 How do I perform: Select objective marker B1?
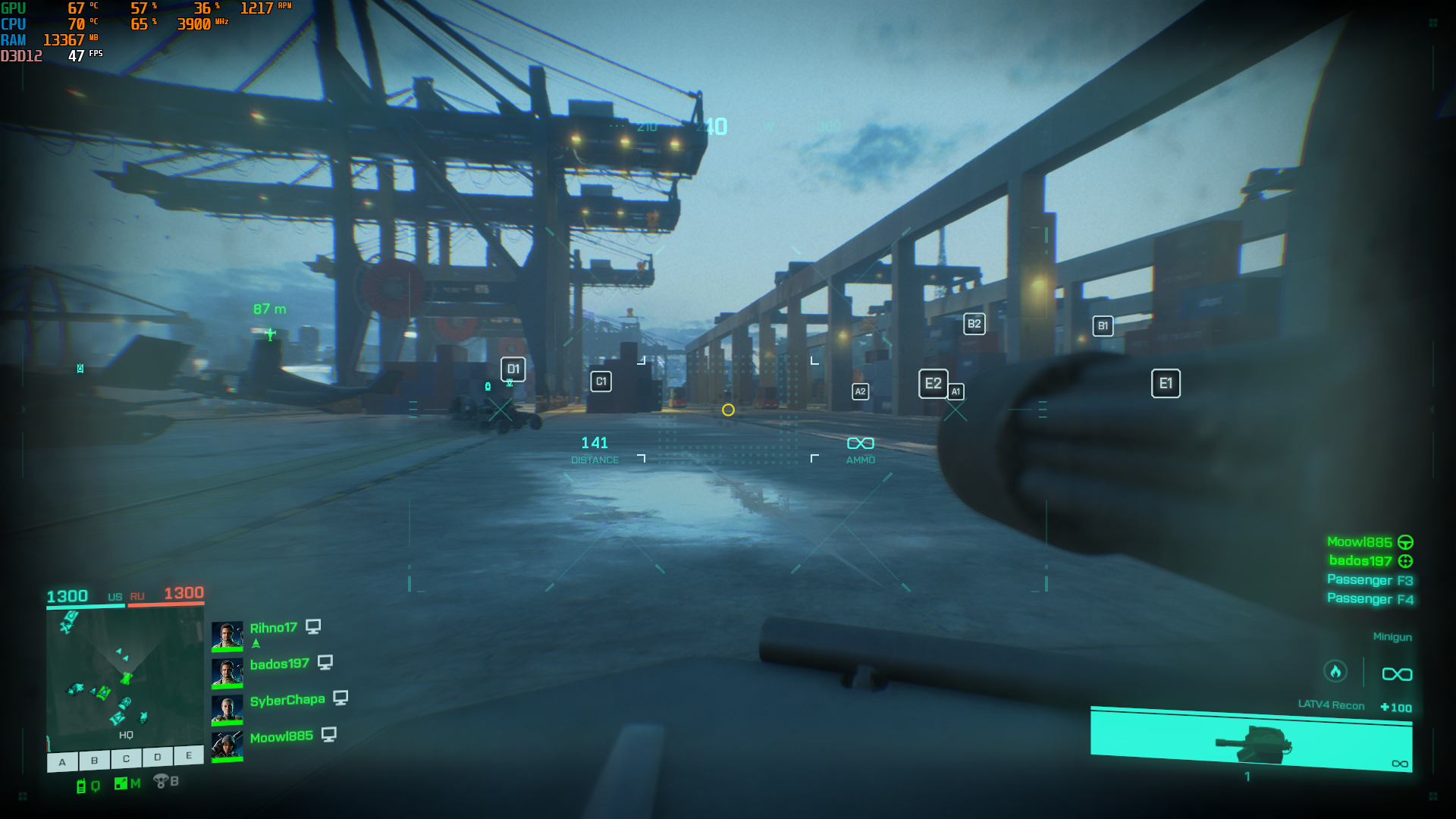tap(1103, 326)
